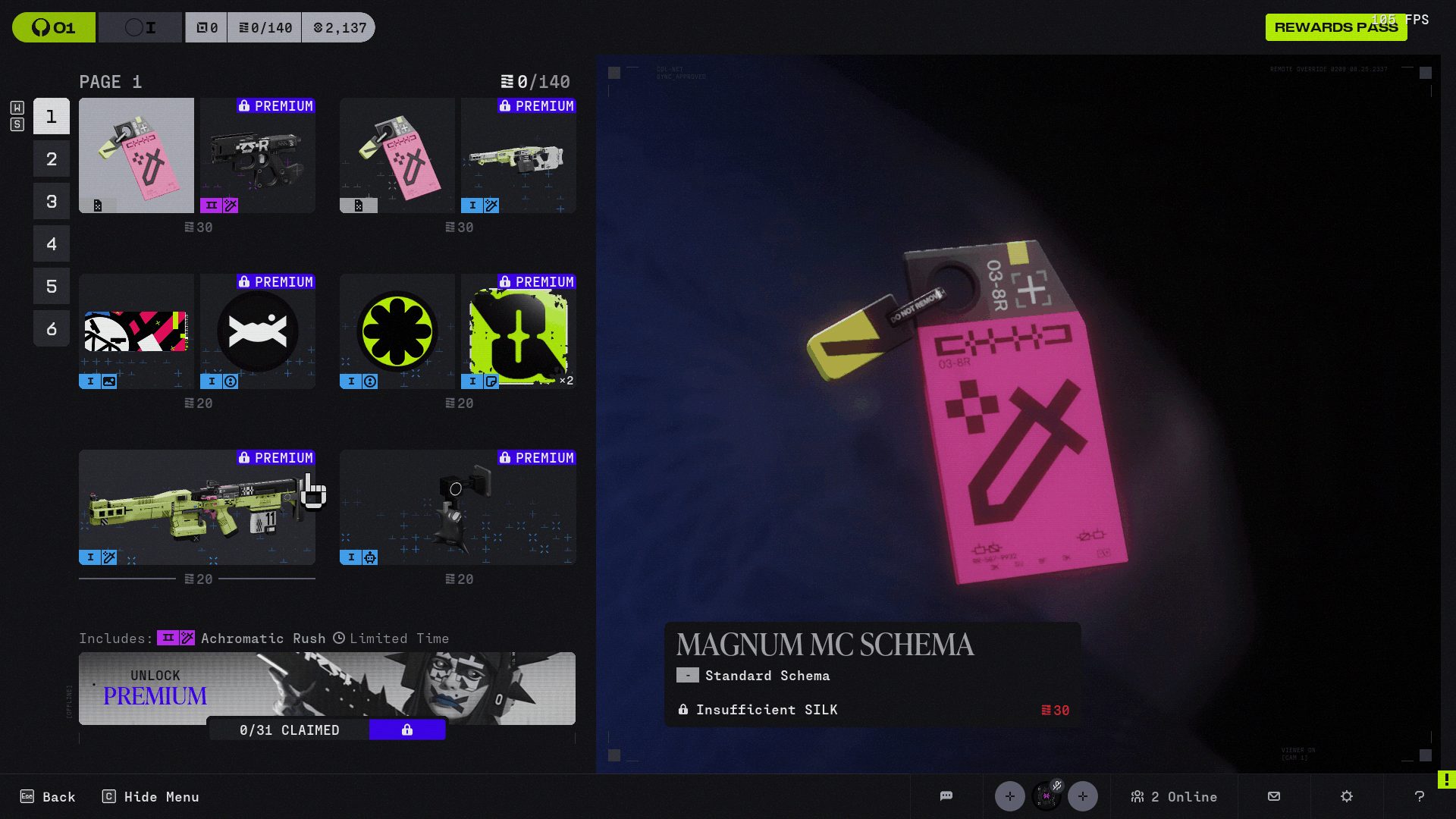Image resolution: width=1456 pixels, height=819 pixels.
Task: Preview the premium black pistol skin
Action: coord(258,155)
